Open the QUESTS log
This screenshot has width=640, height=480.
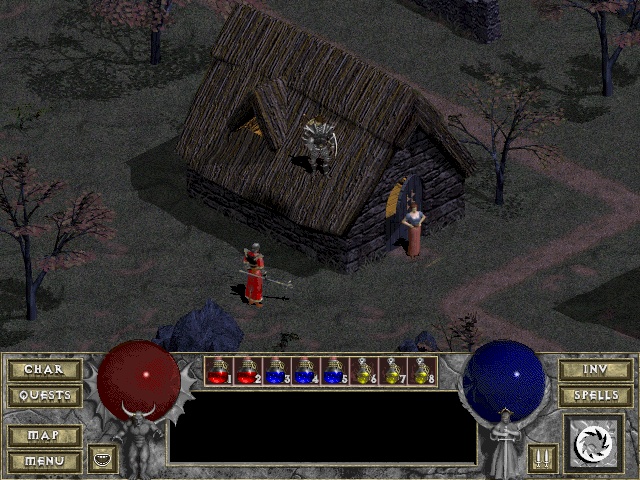click(x=44, y=395)
